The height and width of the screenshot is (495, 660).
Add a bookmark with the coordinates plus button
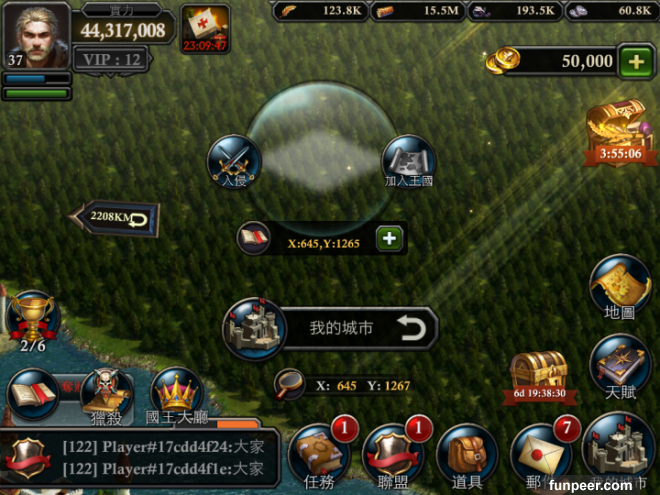point(388,238)
